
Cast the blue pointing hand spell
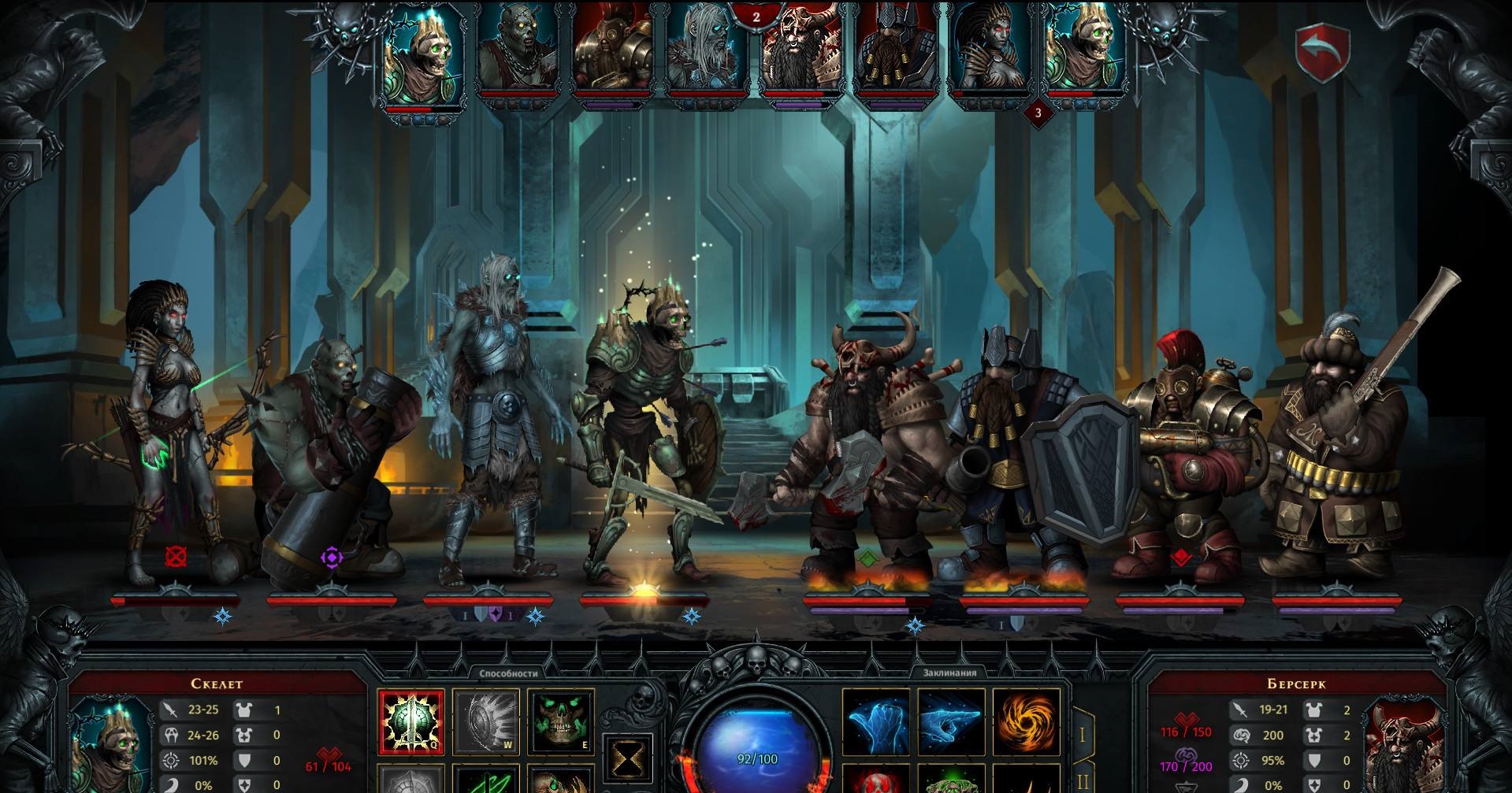tap(951, 722)
